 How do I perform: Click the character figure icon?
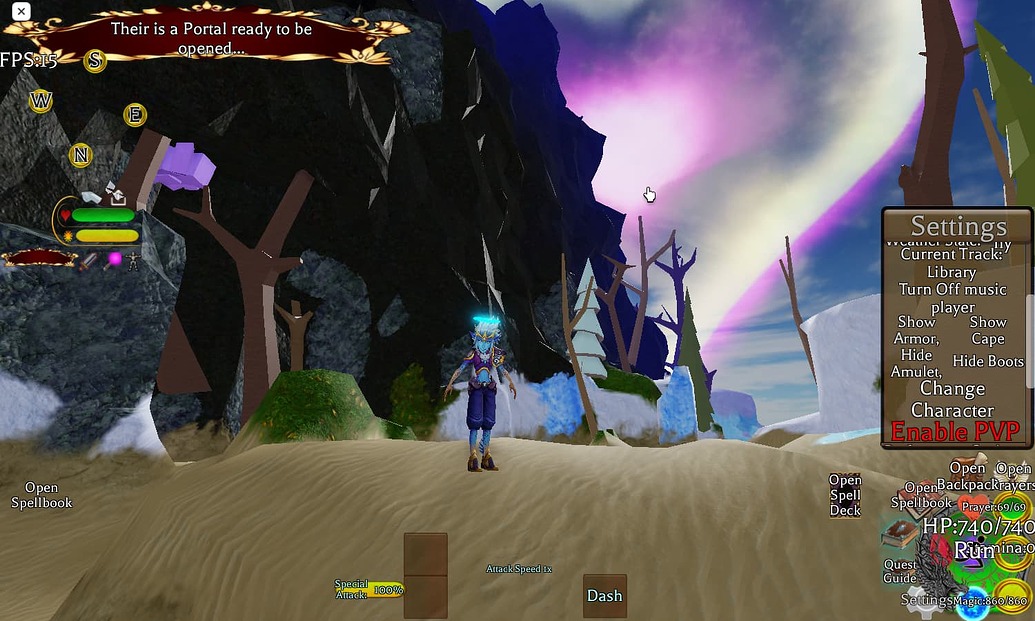pos(134,260)
